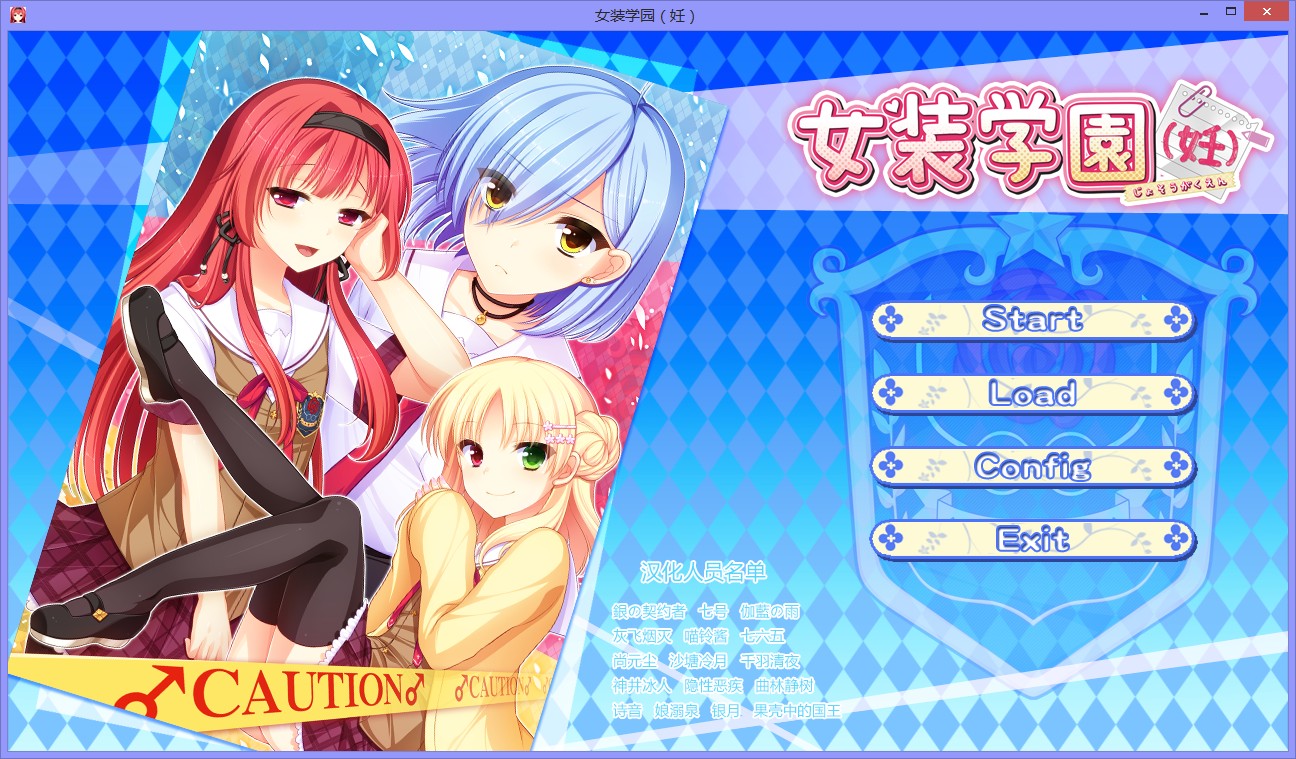
Task: Minimize the game window
Action: [x=1202, y=12]
